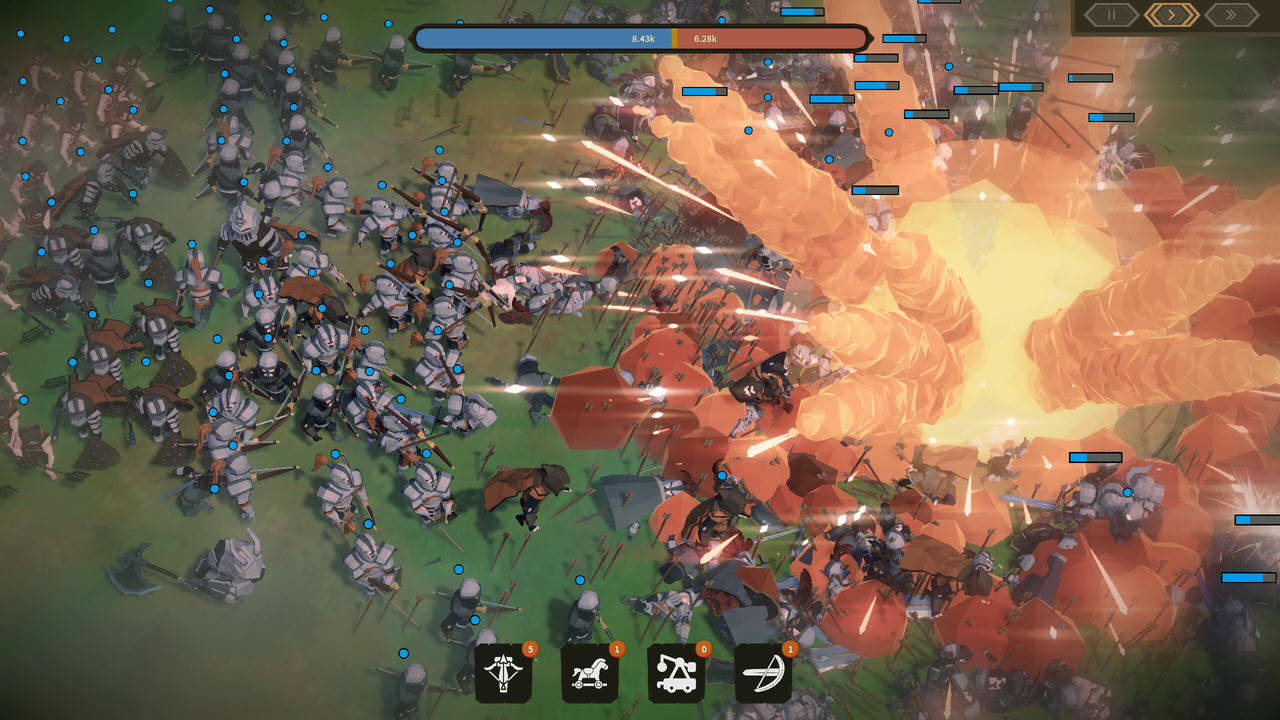This screenshot has width=1280, height=720.
Task: Pause the battle with the pause button
Action: (1111, 15)
